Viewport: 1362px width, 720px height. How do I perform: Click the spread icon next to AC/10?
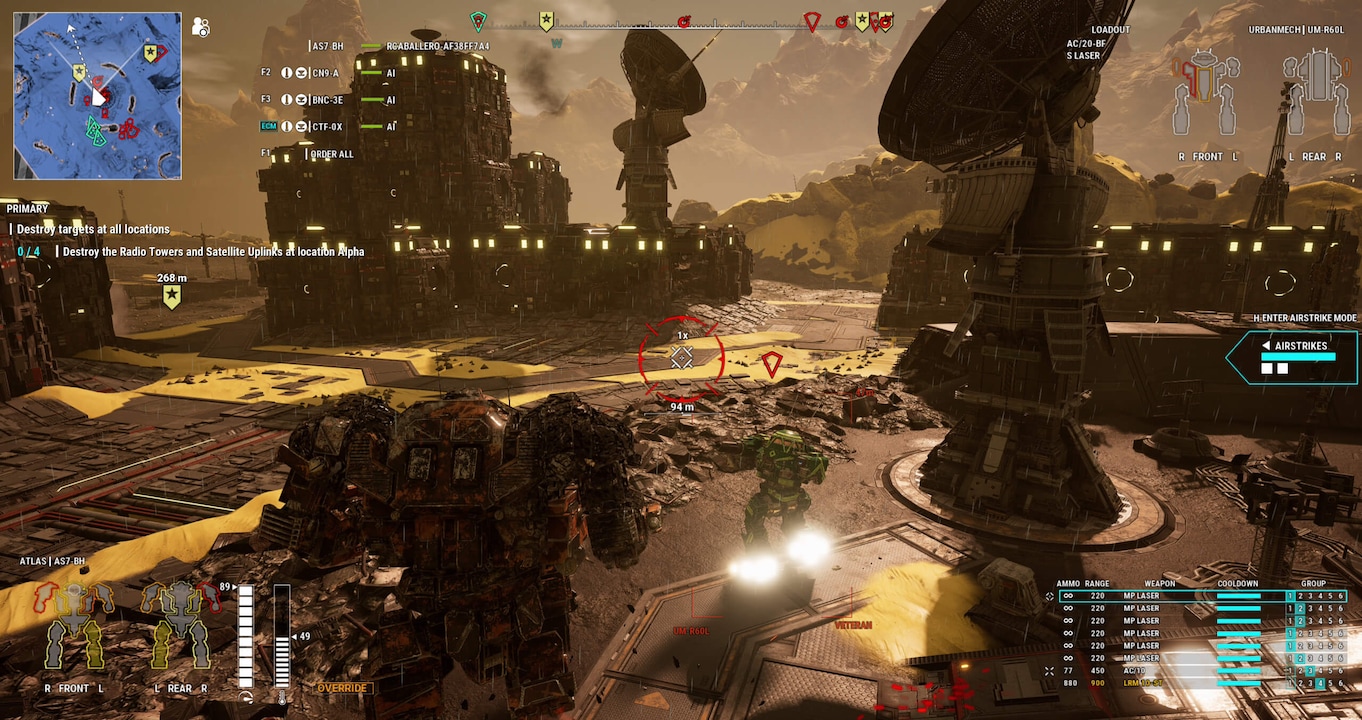[1049, 671]
